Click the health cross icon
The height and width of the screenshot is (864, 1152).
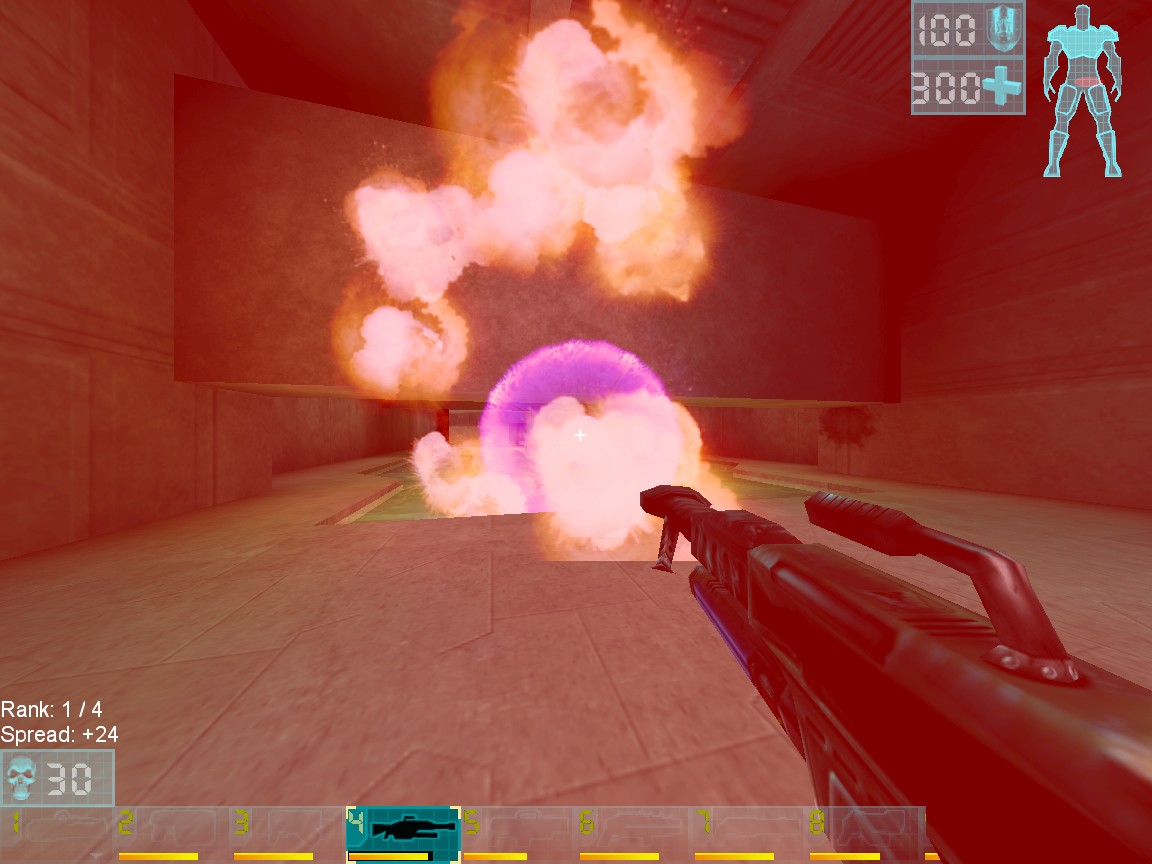pos(1002,87)
